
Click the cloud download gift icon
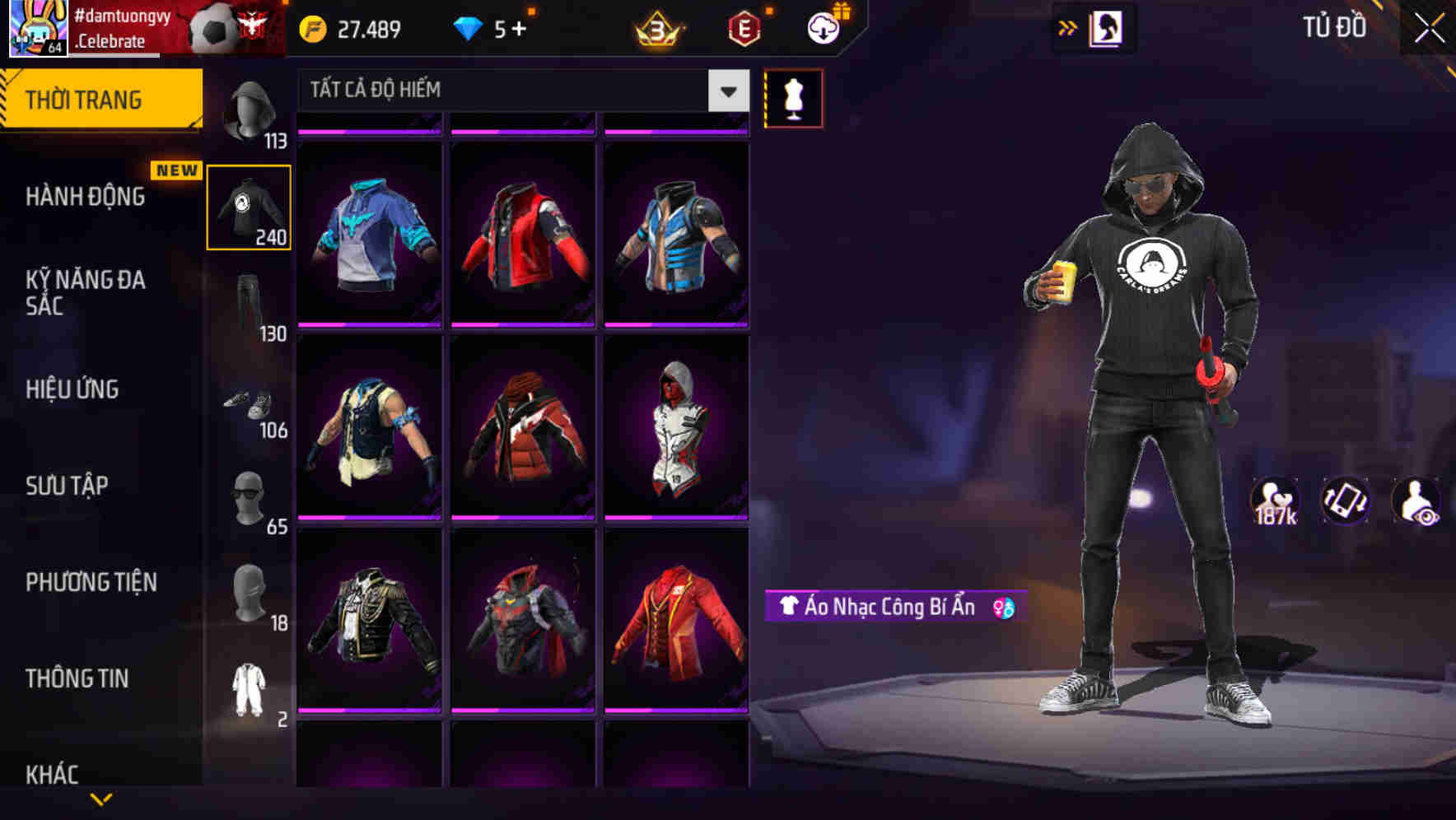(x=823, y=27)
